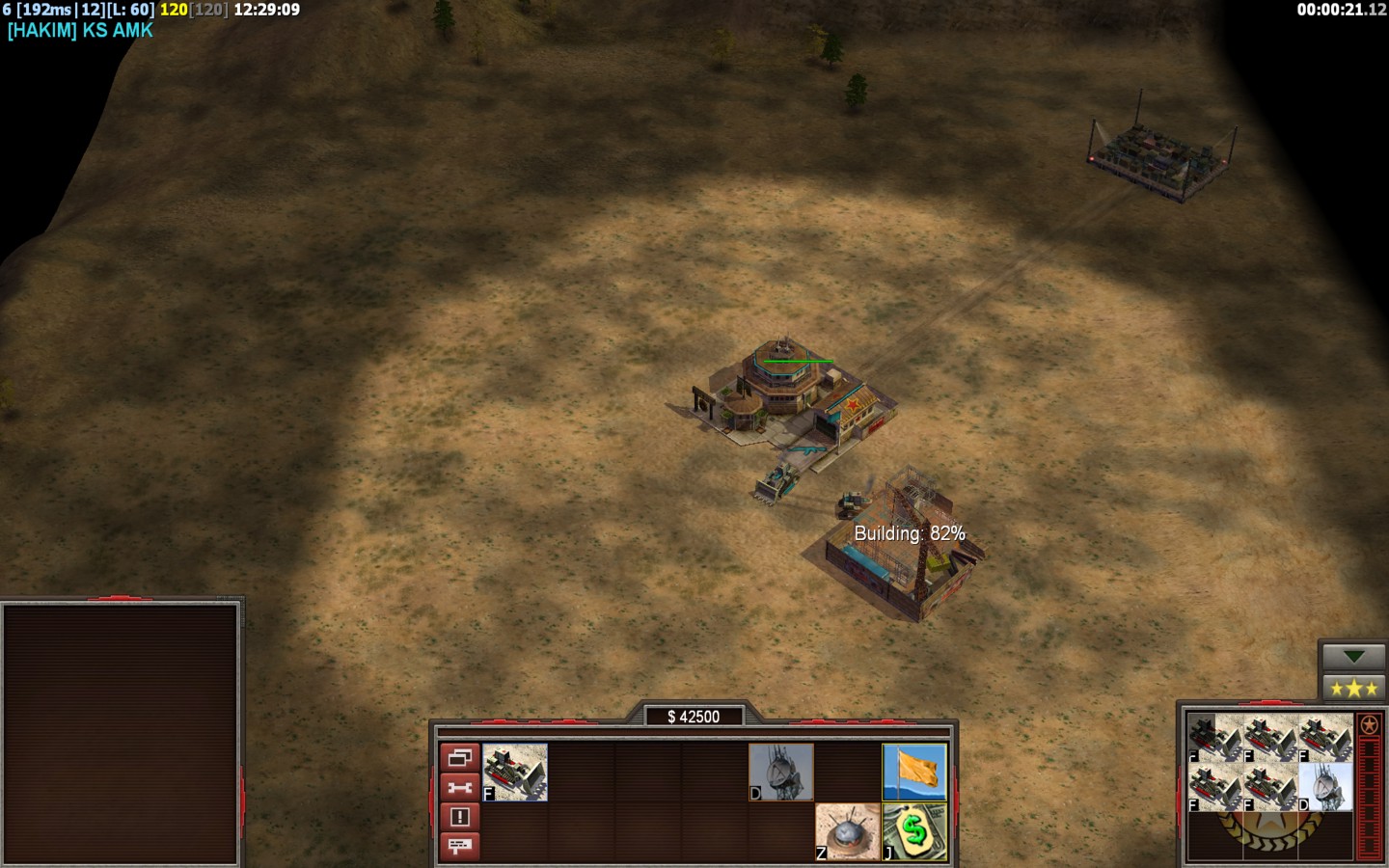The image size is (1389, 868).
Task: Collapse the panel with the green down arrow
Action: tap(1352, 657)
